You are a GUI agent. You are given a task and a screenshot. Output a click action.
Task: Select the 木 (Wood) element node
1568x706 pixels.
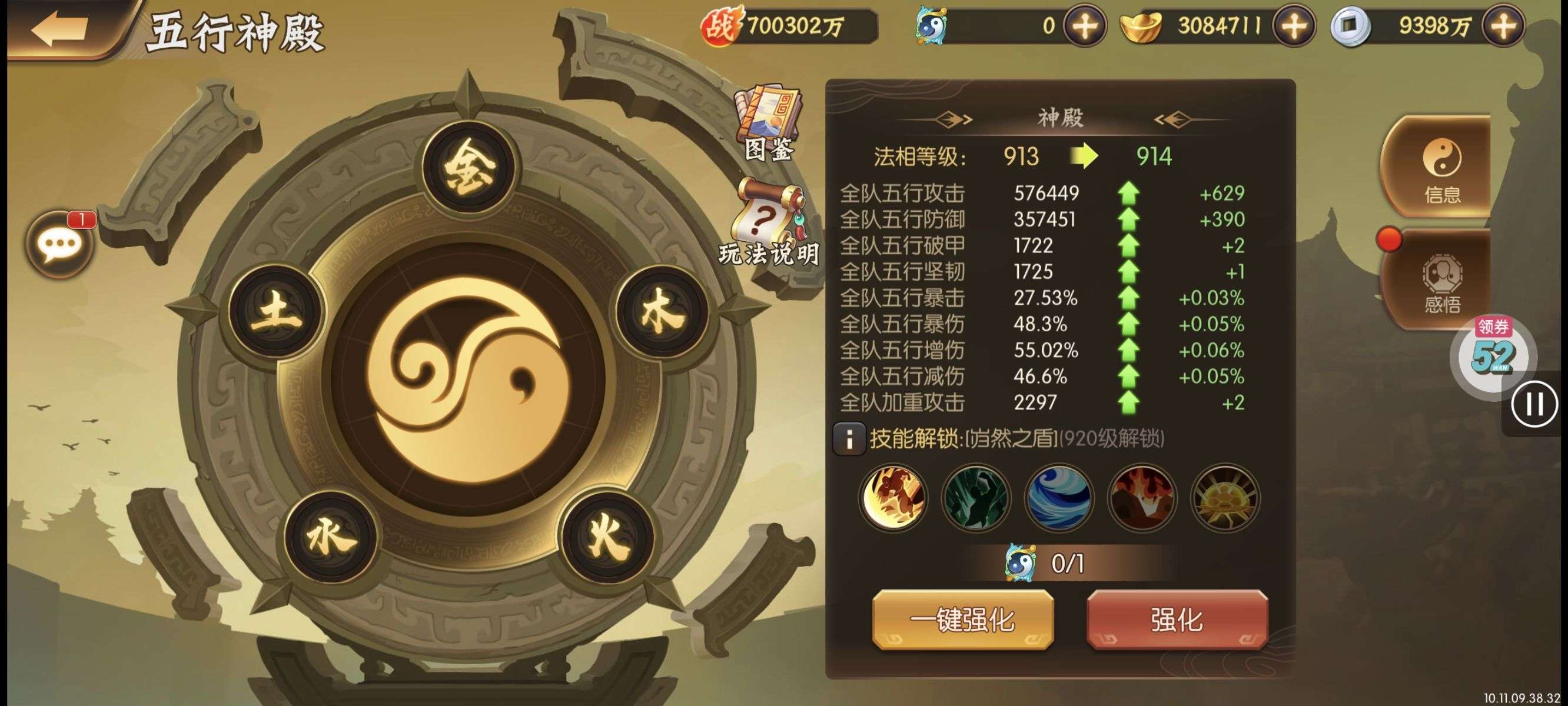pyautogui.click(x=661, y=311)
